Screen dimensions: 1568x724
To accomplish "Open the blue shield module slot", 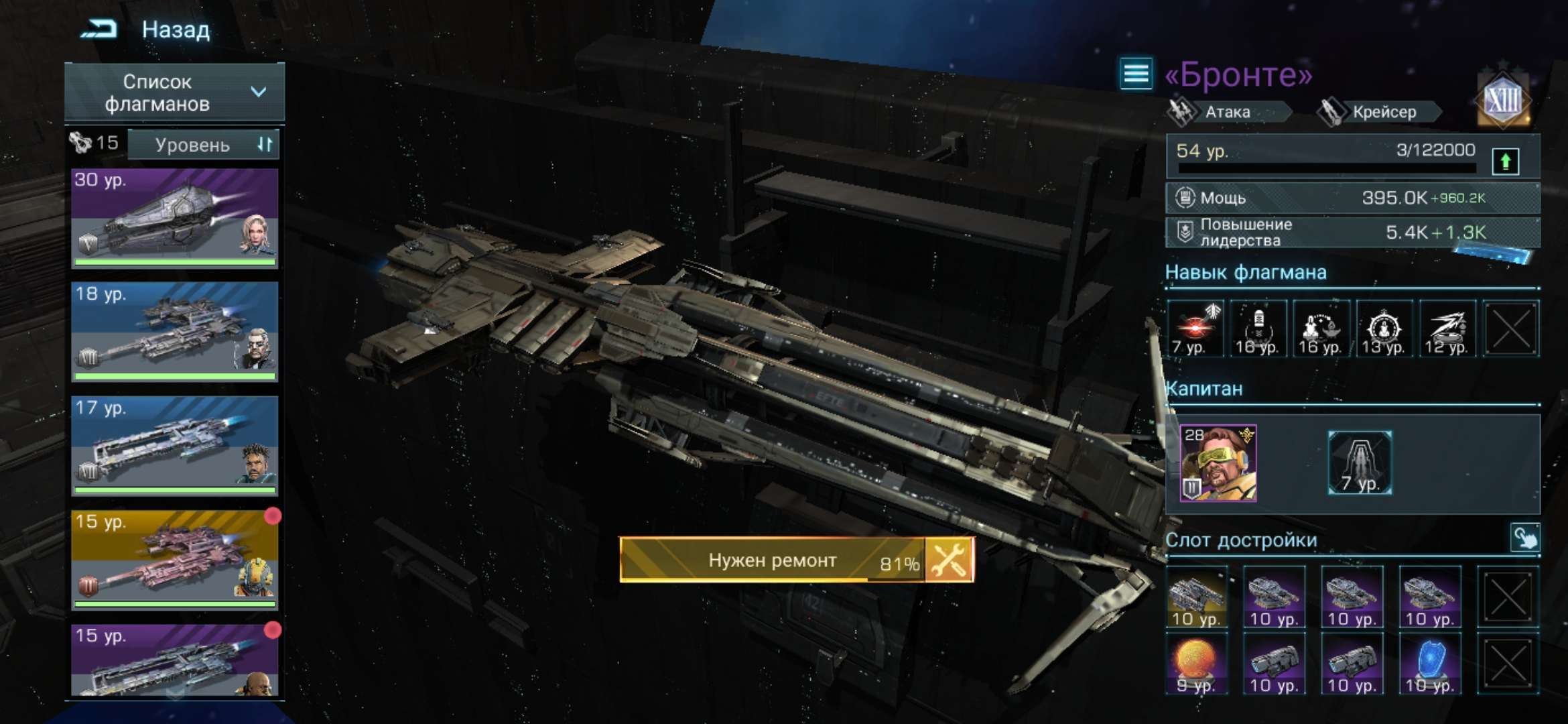I will tap(1429, 664).
